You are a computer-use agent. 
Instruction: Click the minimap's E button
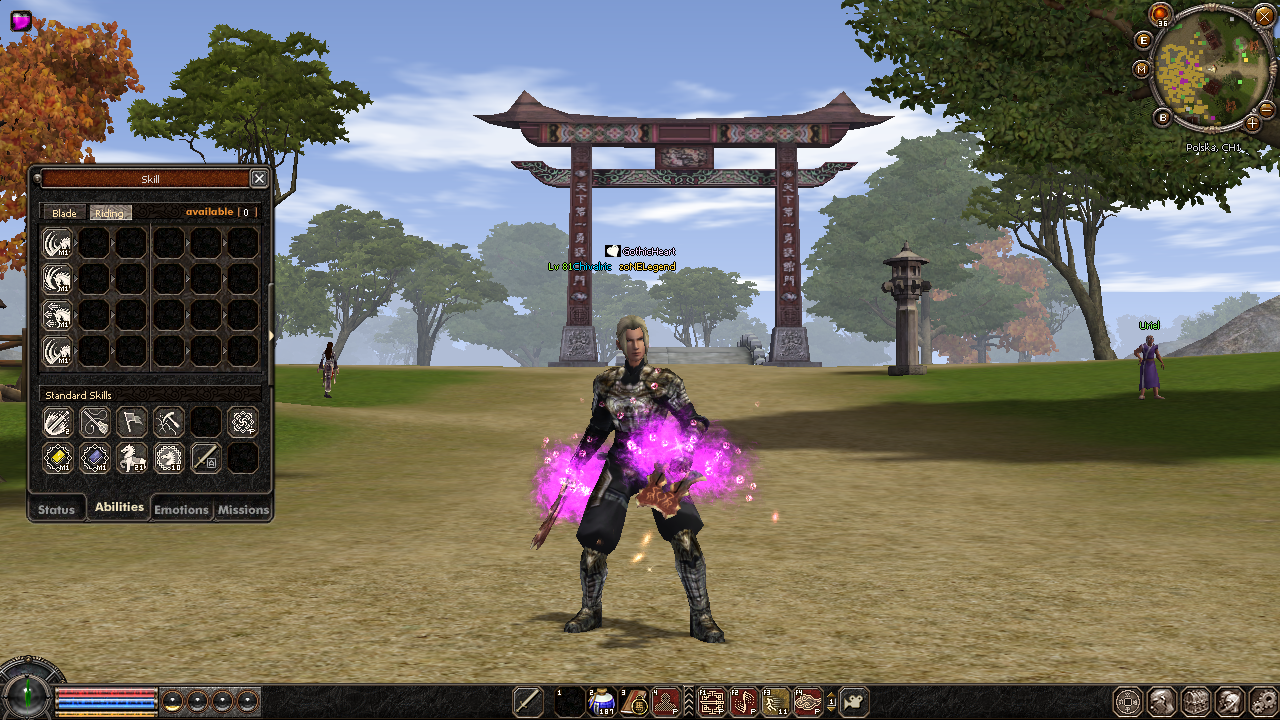1145,40
